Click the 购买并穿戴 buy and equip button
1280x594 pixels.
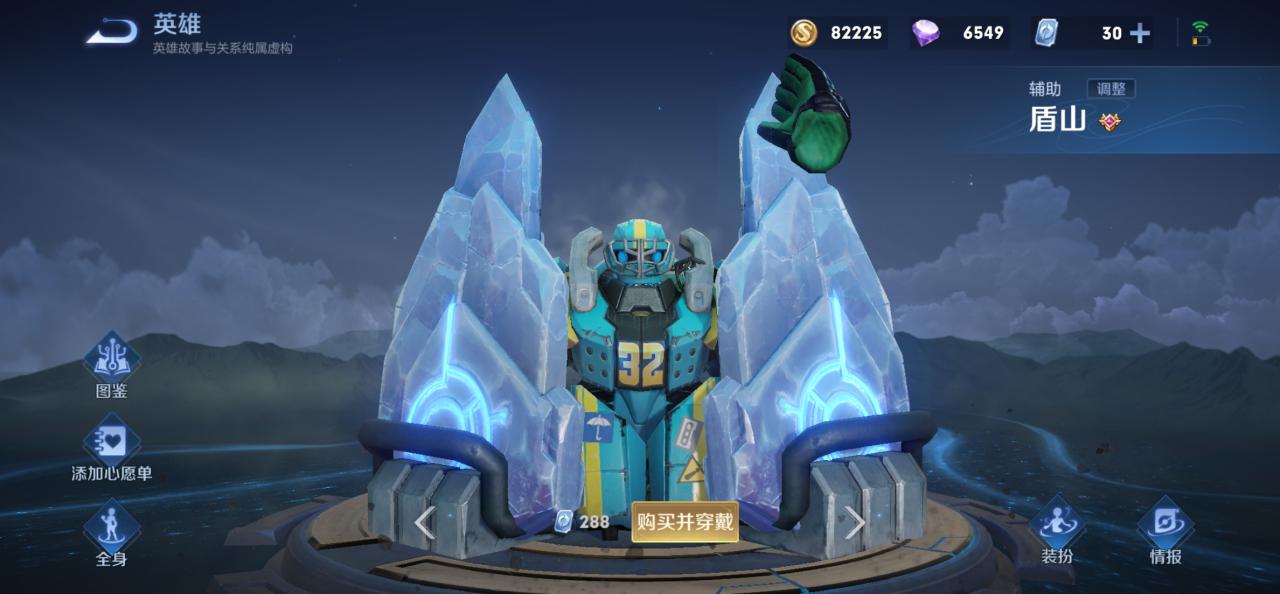(x=685, y=521)
